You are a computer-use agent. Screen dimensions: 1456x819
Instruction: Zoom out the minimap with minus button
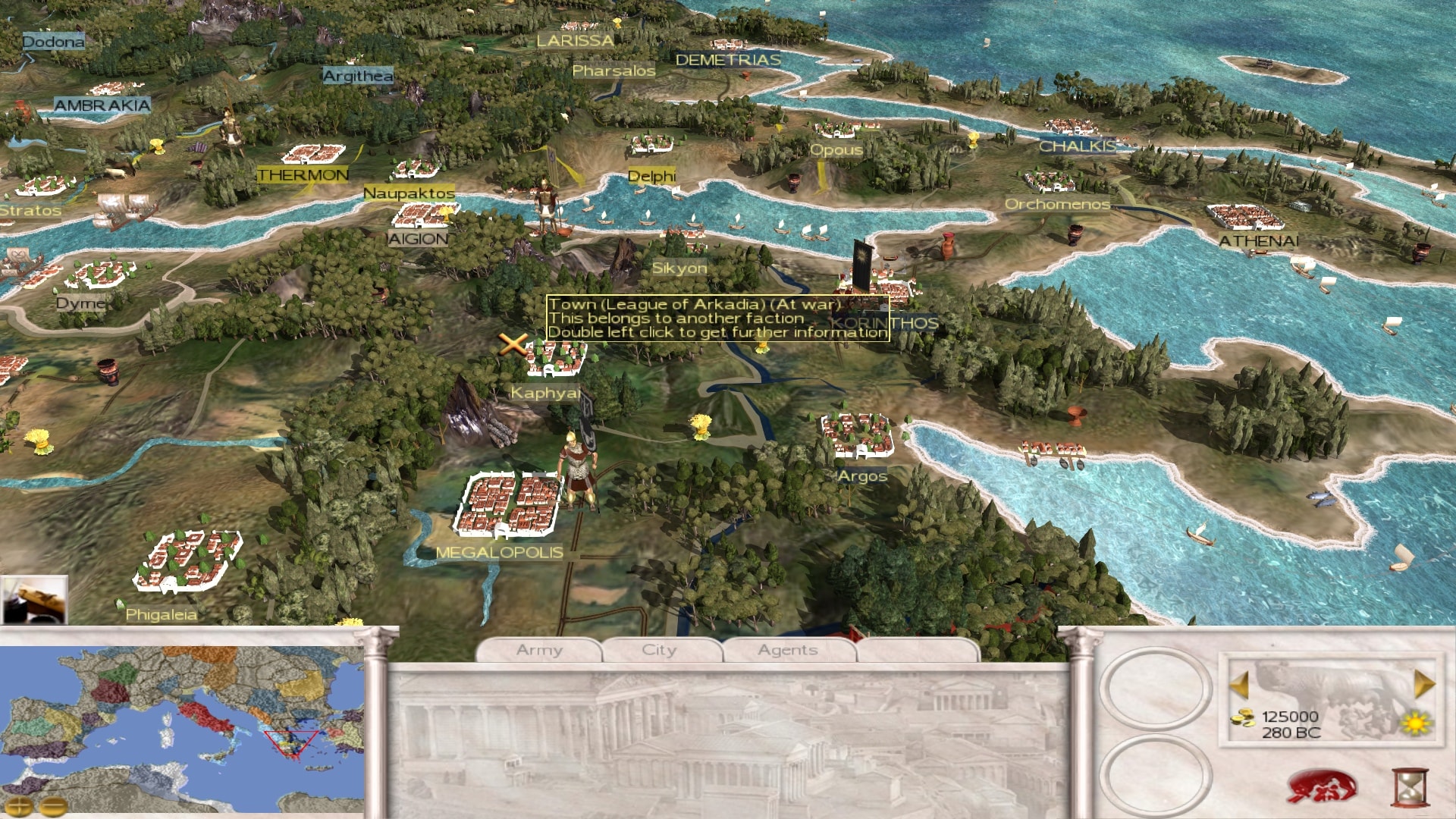point(53,806)
